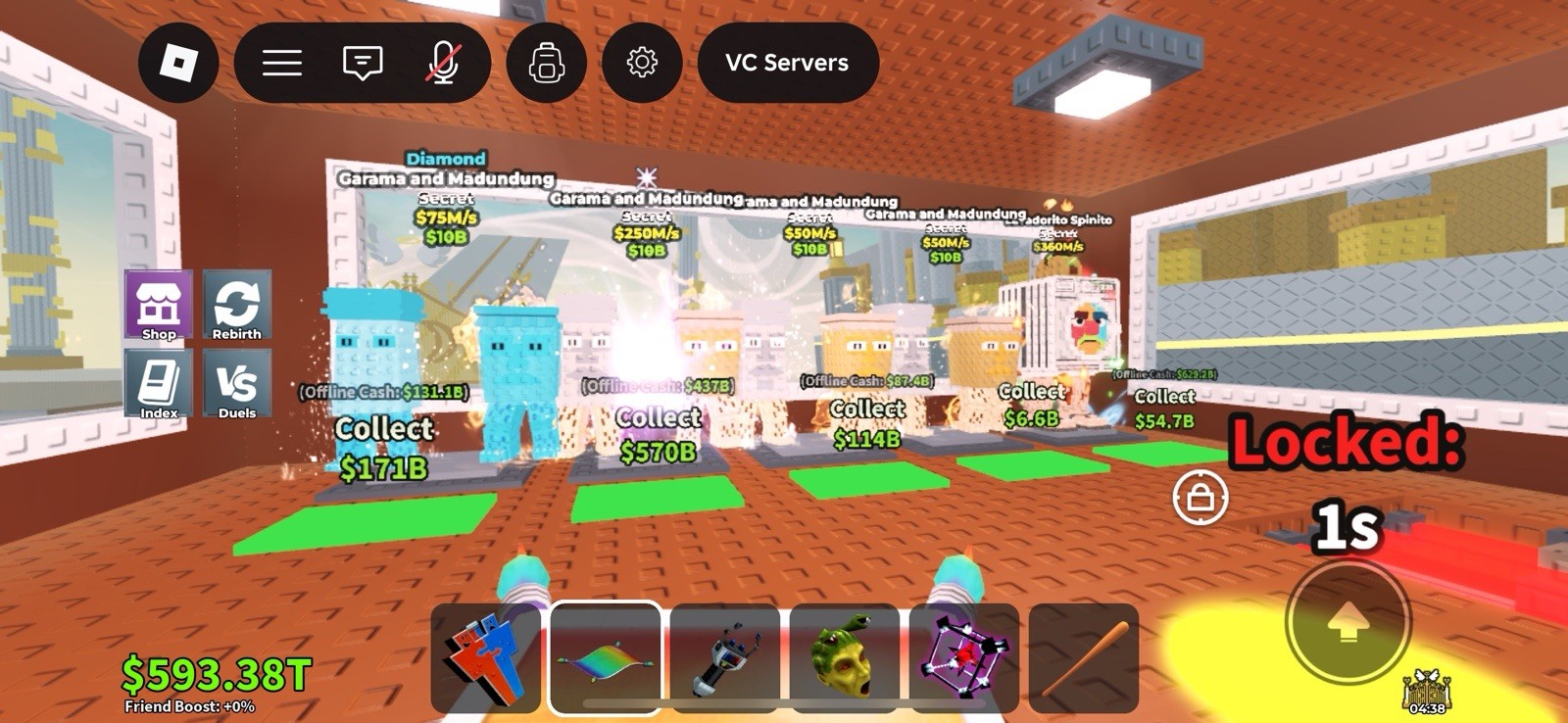Click the Roblox logo icon
1568x723 pixels.
(x=179, y=62)
